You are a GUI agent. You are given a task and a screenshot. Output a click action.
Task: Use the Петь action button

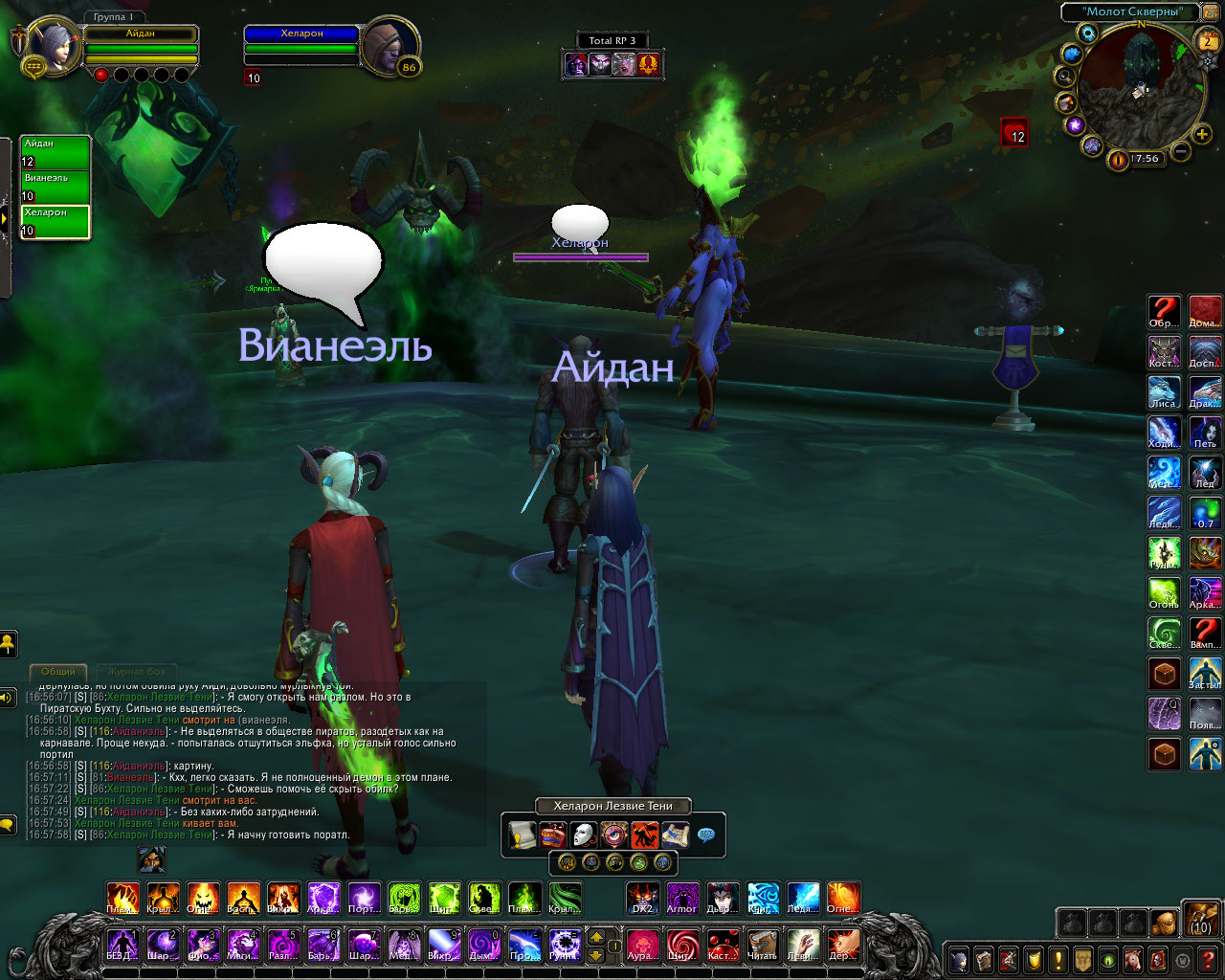click(x=1205, y=433)
